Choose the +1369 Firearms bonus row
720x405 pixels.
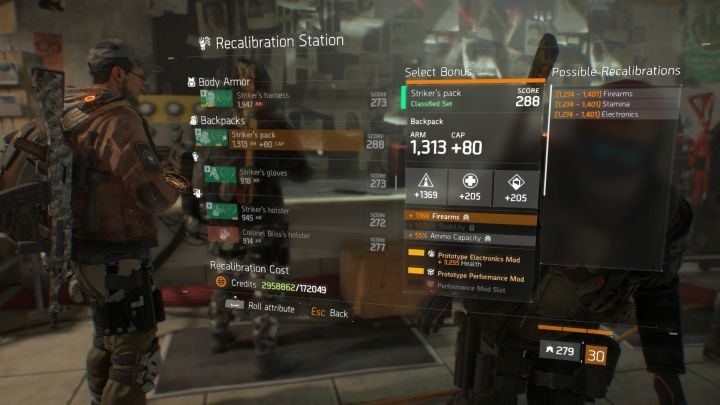(472, 216)
